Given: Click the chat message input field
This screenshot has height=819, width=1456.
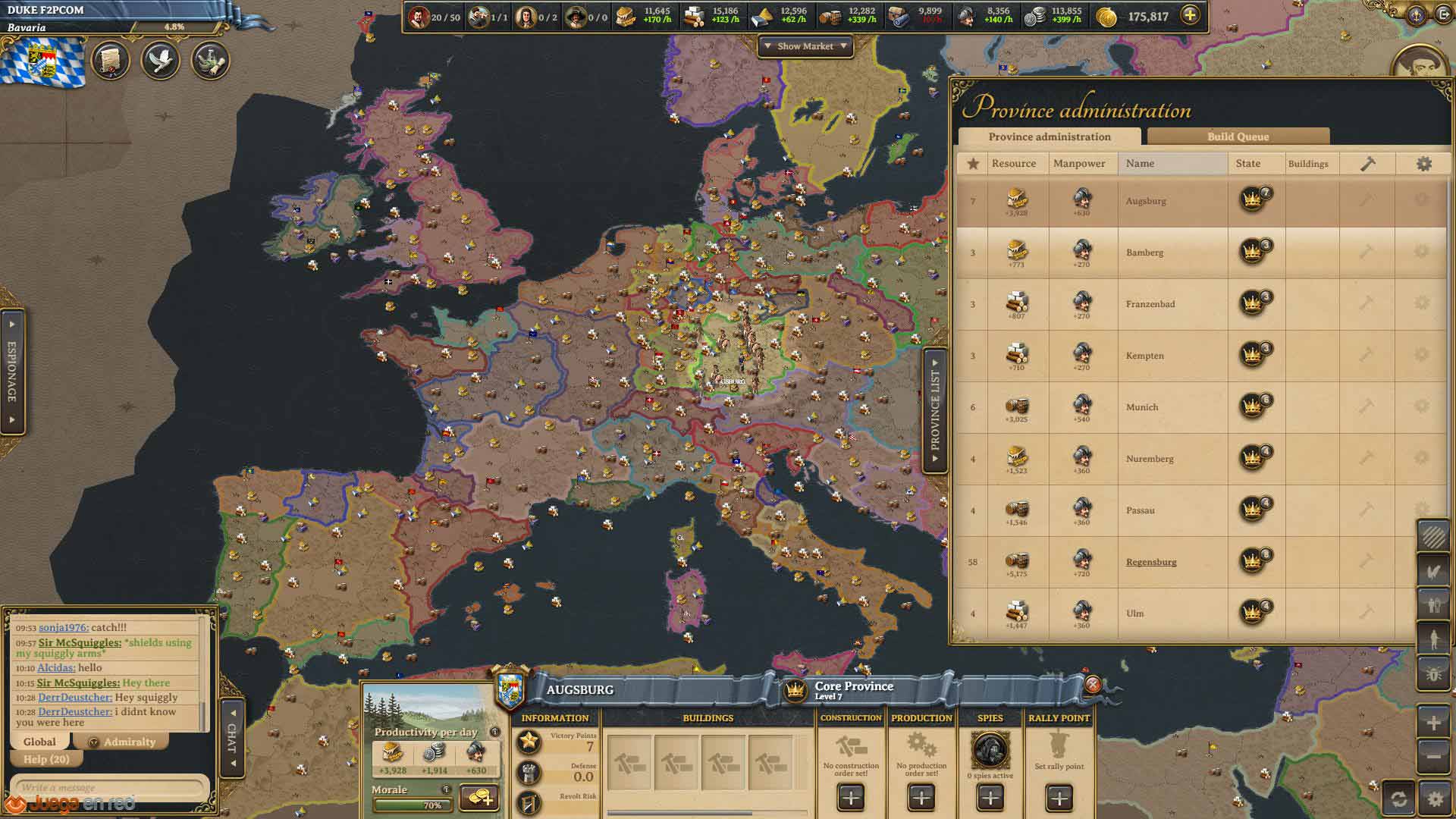Looking at the screenshot, I should (x=110, y=787).
